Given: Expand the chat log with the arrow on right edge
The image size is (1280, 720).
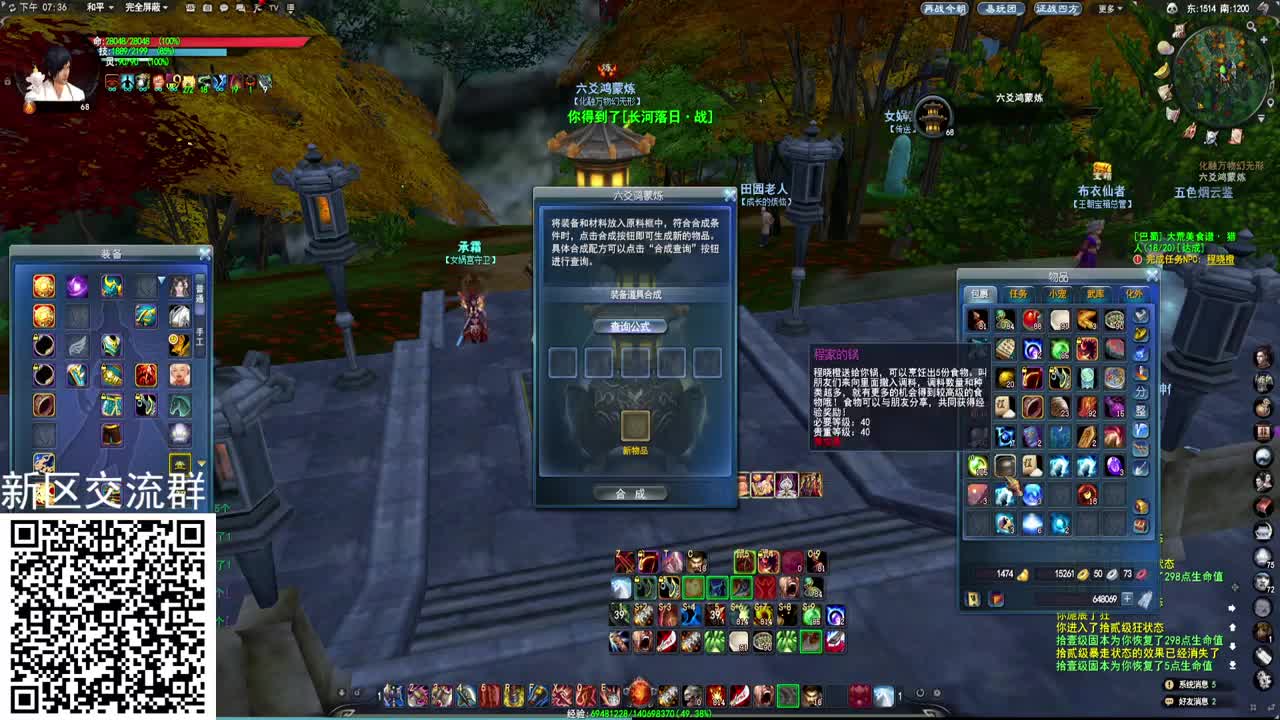Looking at the screenshot, I should tap(1232, 607).
